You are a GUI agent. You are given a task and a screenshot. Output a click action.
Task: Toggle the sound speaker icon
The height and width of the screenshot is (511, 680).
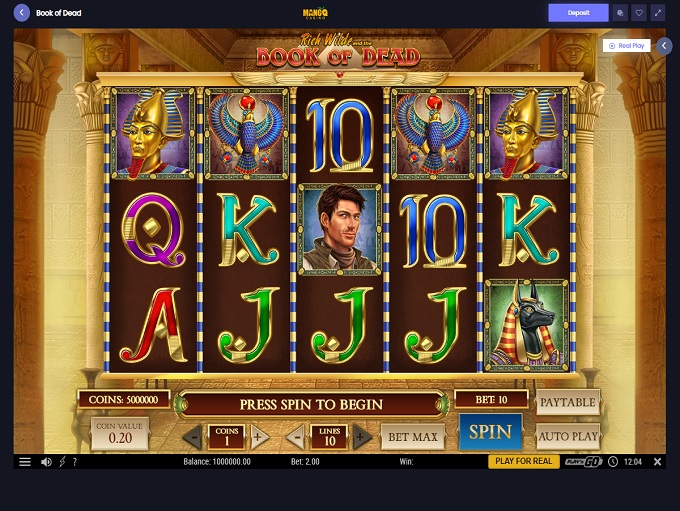pos(46,462)
